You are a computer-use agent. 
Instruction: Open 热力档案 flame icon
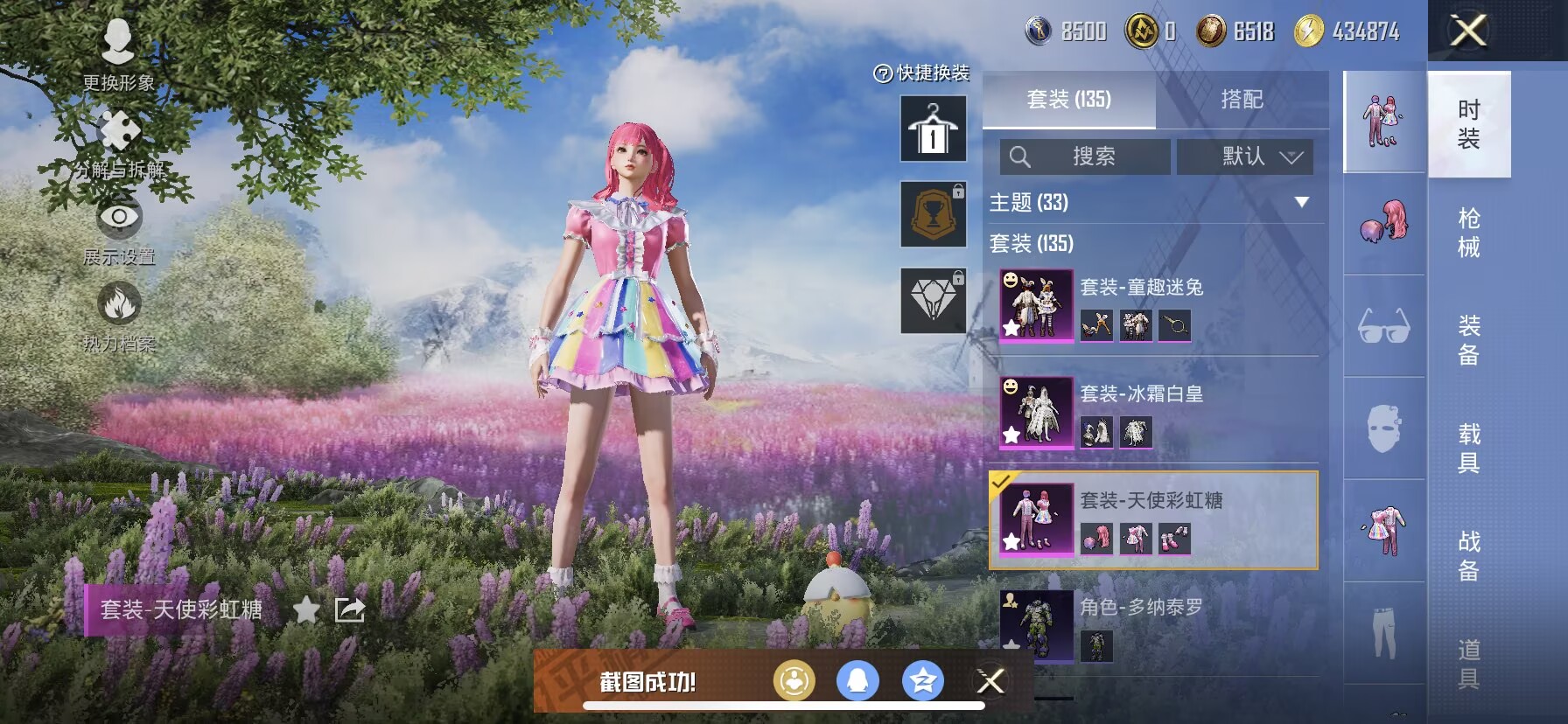119,316
